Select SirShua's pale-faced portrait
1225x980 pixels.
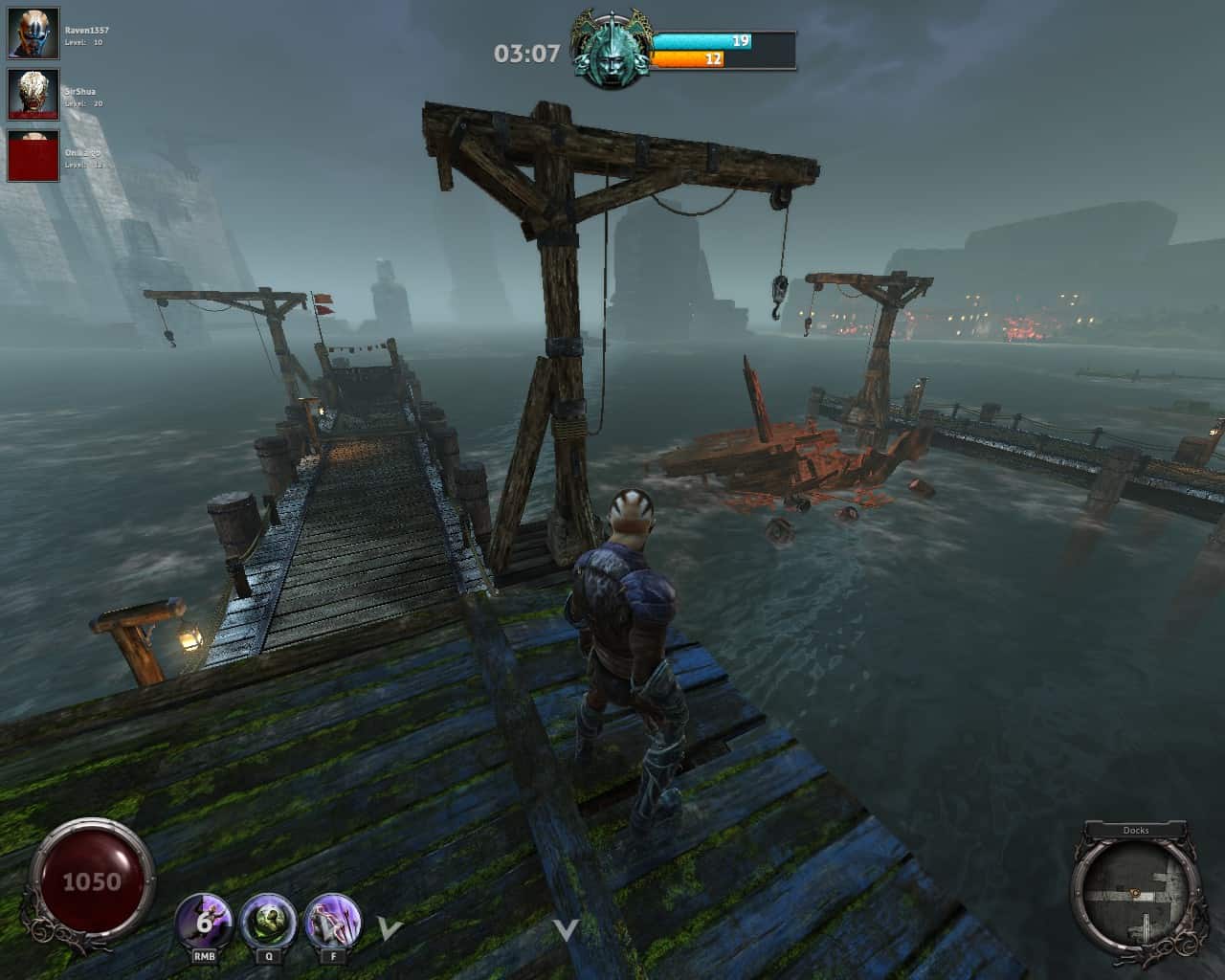click(34, 94)
